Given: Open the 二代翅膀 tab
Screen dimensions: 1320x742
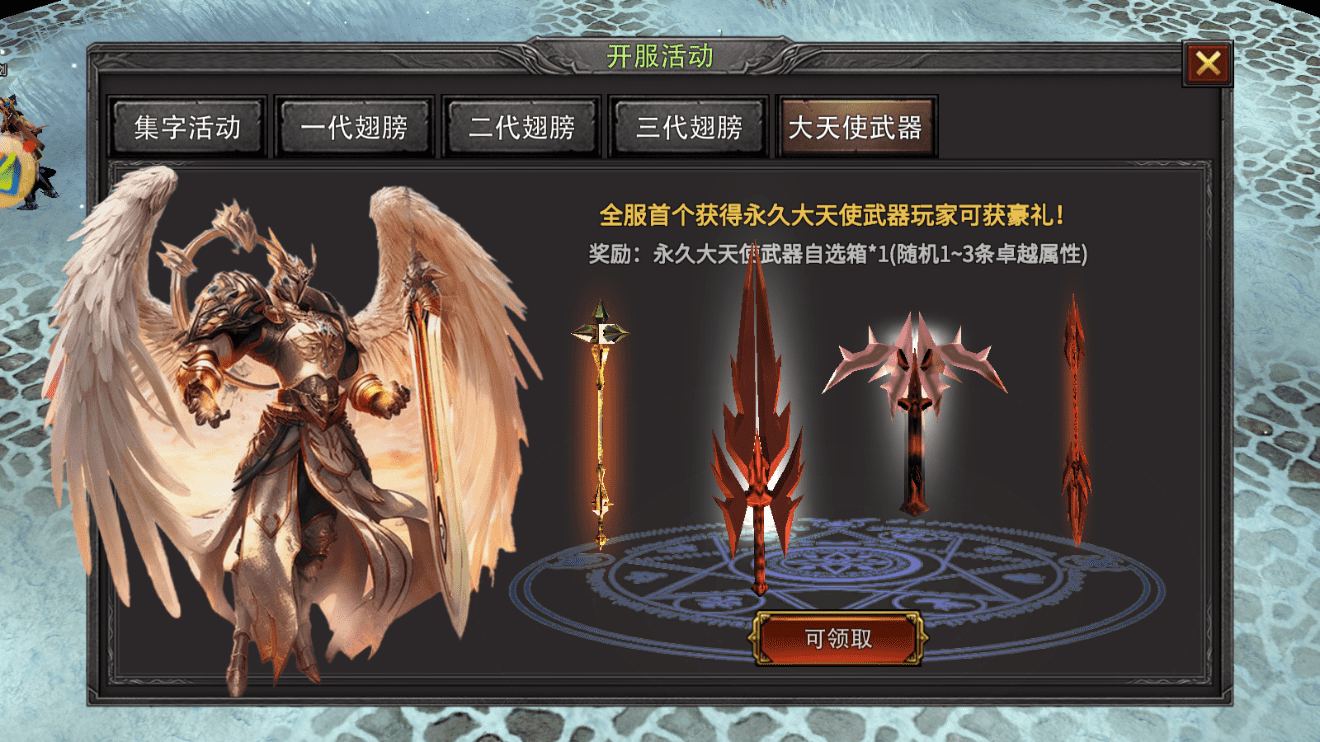Looking at the screenshot, I should (x=521, y=127).
